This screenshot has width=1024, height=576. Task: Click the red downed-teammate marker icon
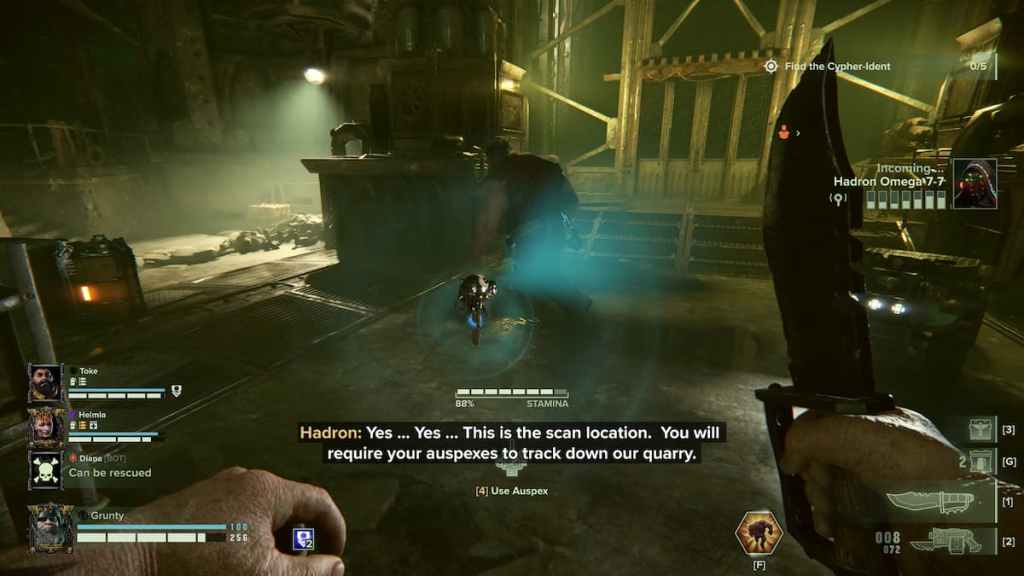(785, 130)
